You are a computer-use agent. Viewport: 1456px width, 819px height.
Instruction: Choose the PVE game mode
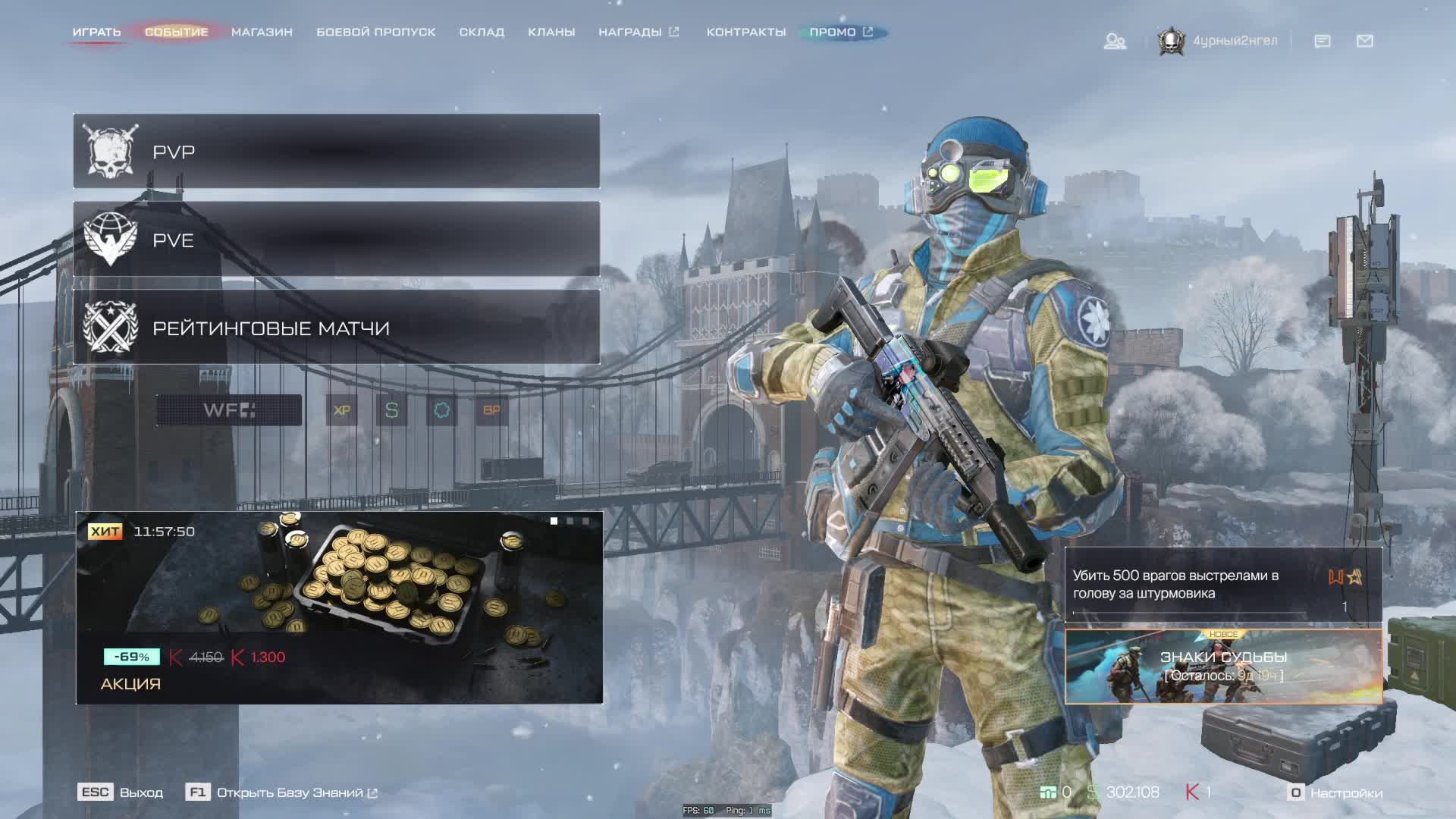coord(336,240)
